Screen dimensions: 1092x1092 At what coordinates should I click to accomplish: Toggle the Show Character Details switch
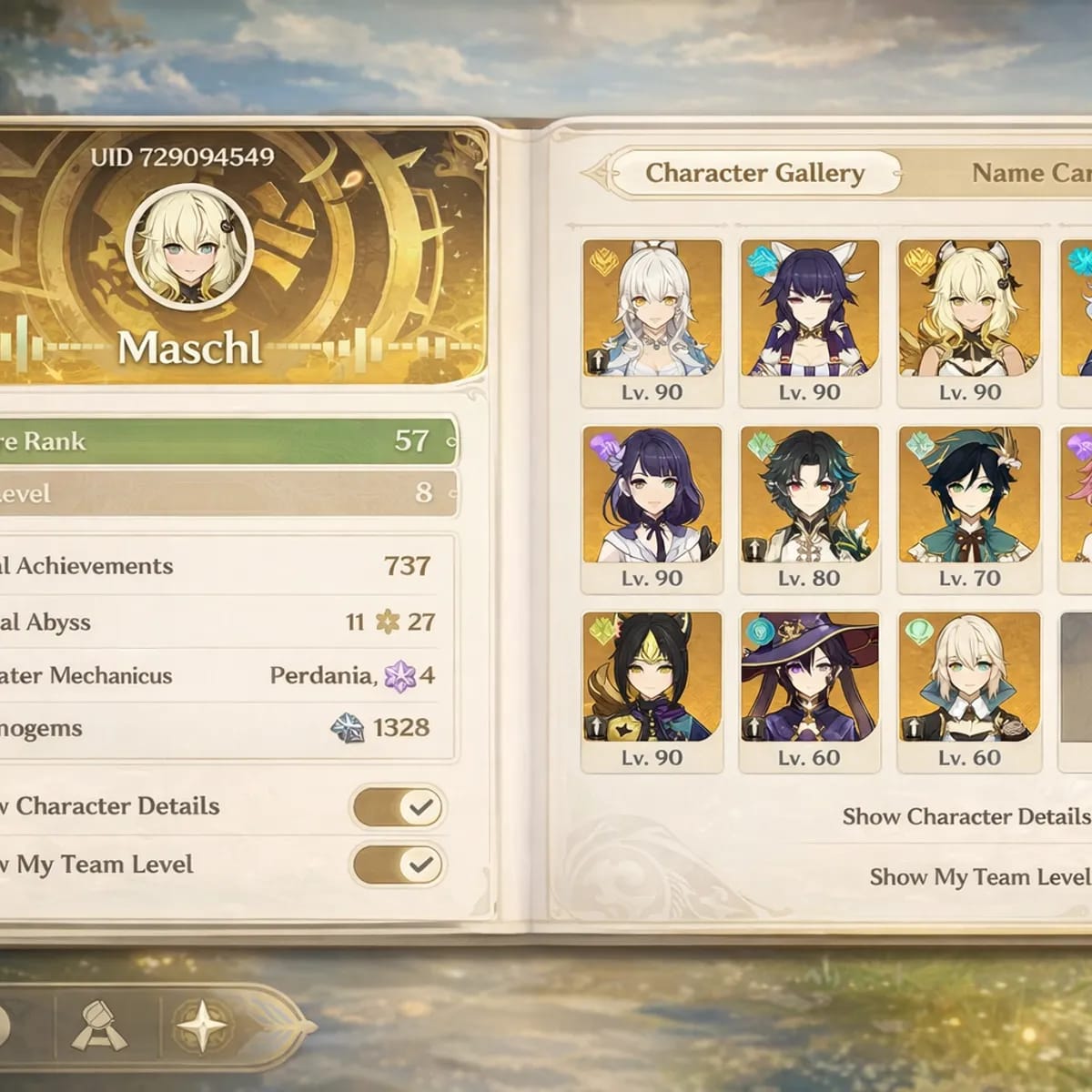pyautogui.click(x=398, y=807)
